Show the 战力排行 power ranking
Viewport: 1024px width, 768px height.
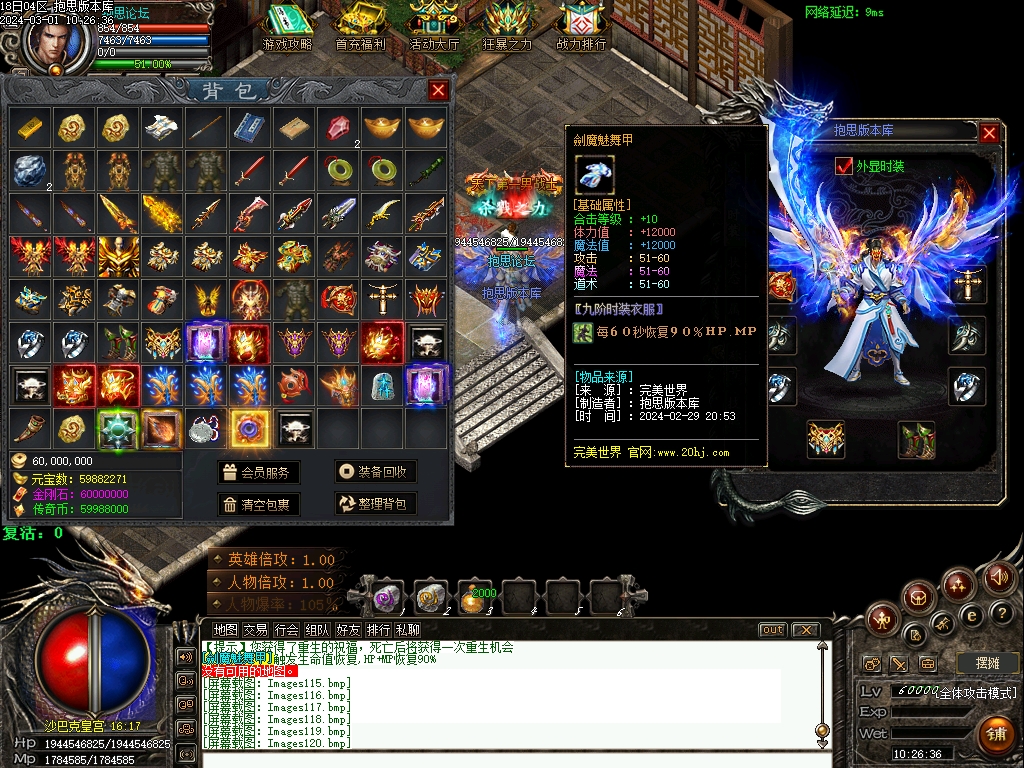pos(581,27)
